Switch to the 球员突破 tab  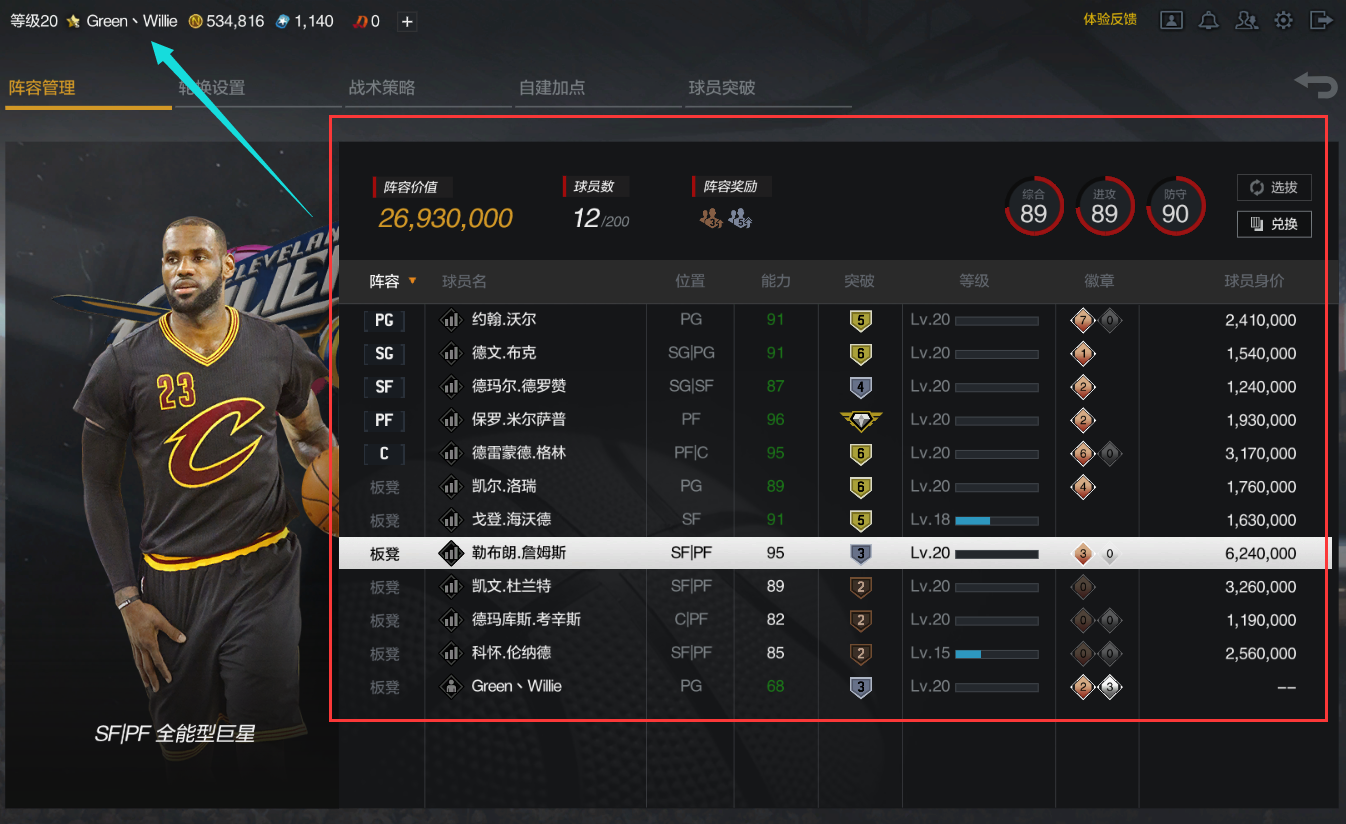coord(720,88)
